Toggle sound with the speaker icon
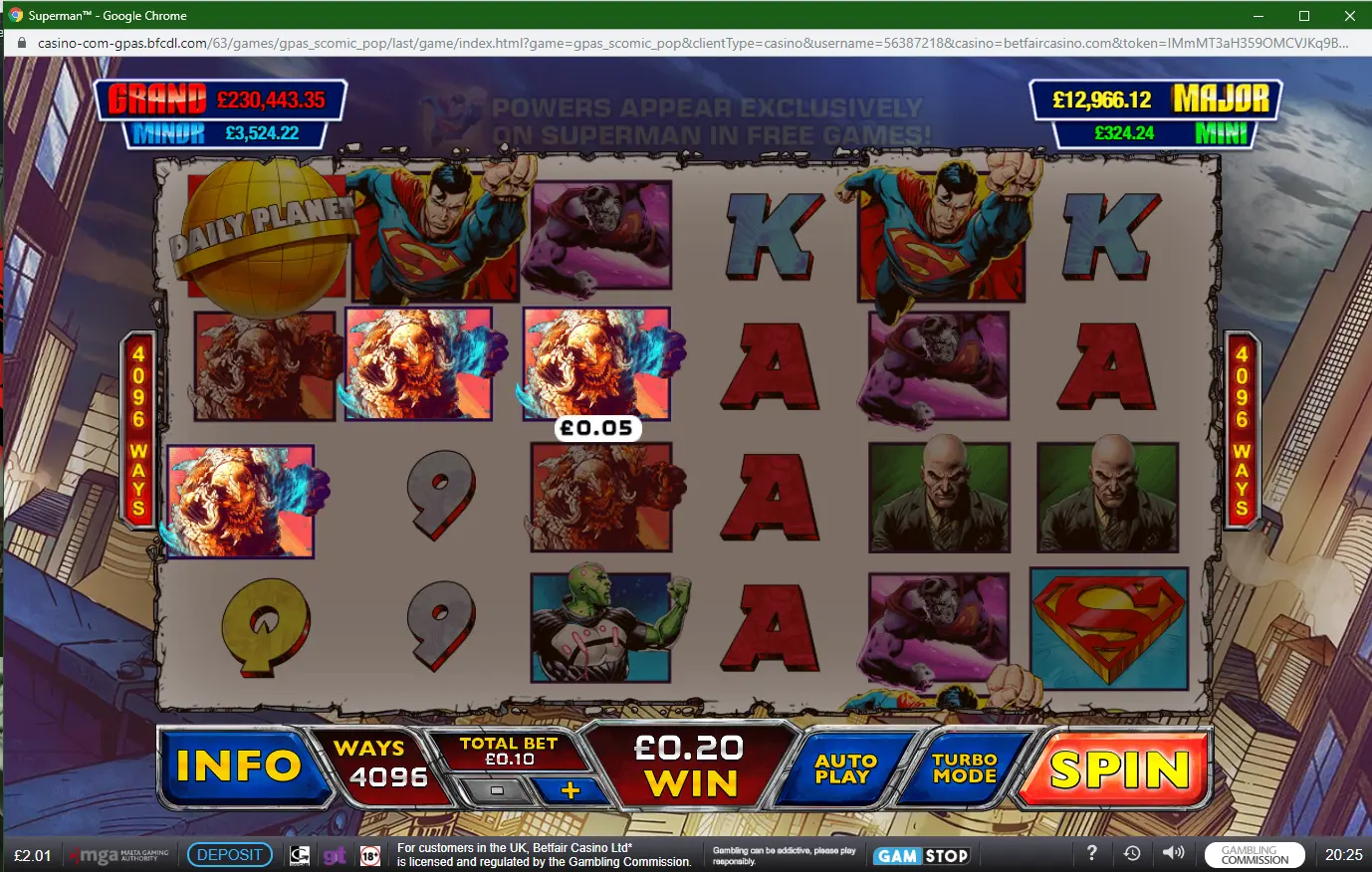The height and width of the screenshot is (872, 1372). click(x=1174, y=853)
